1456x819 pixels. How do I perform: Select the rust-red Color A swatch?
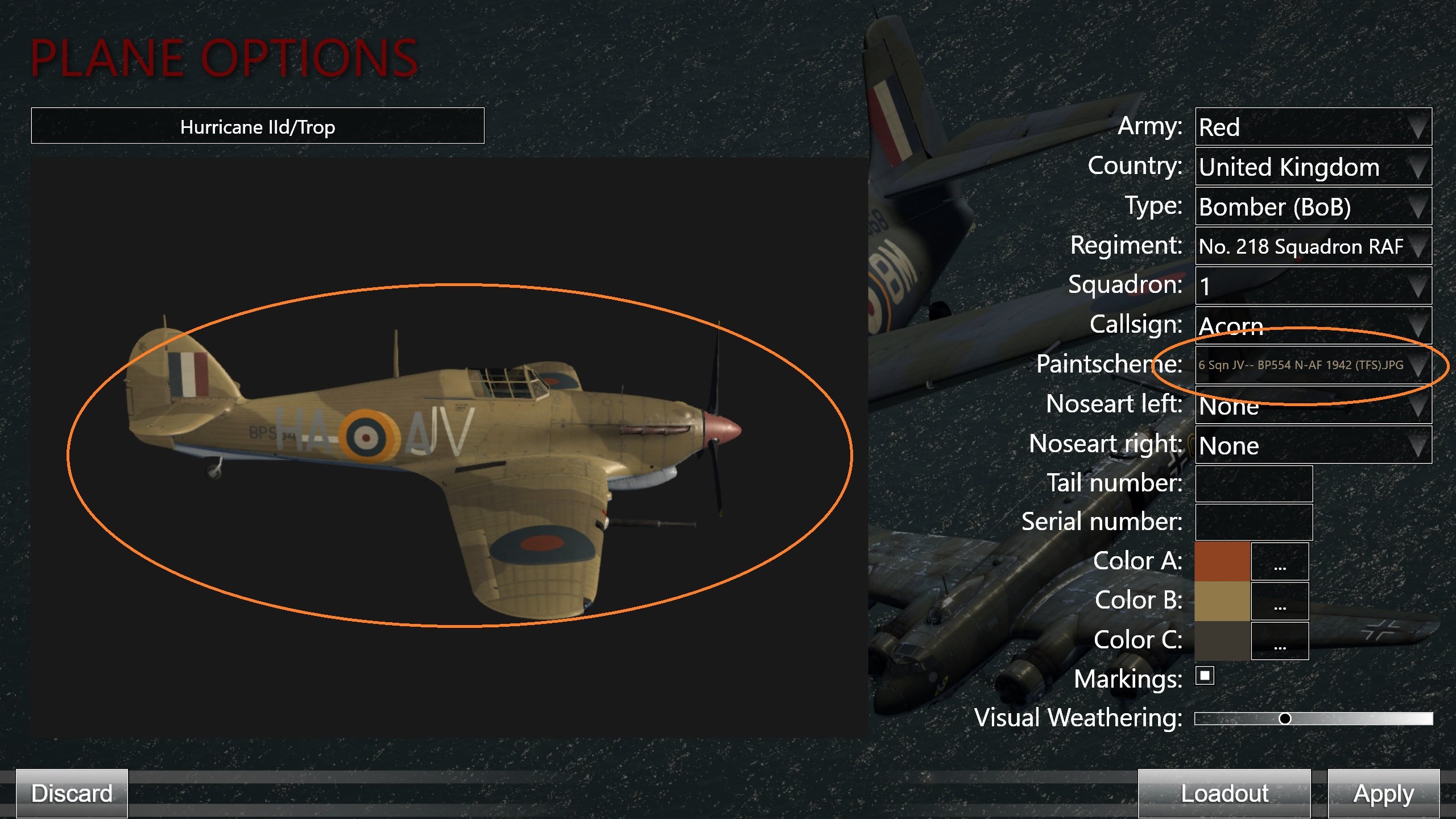pos(1222,561)
